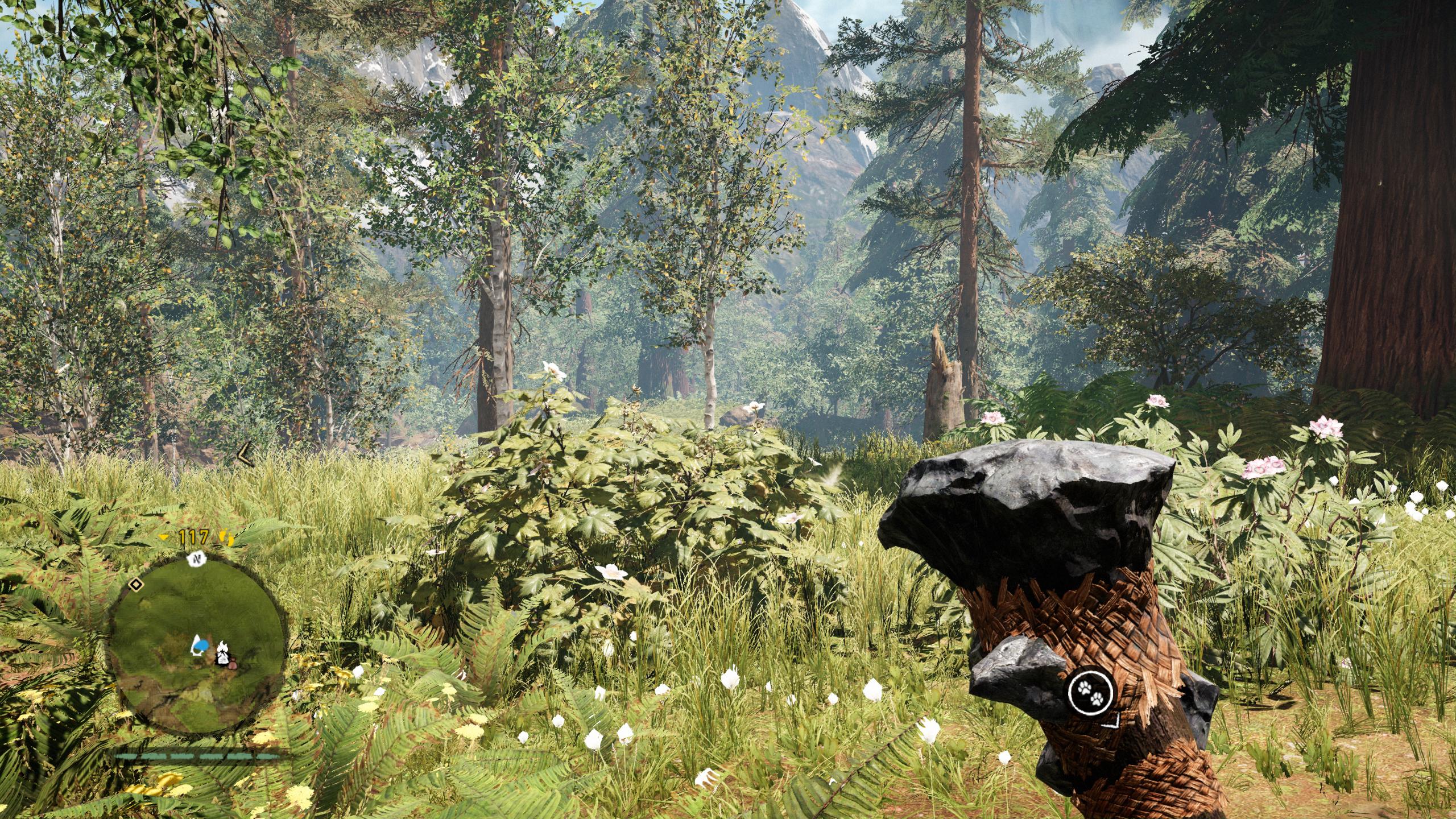Screen dimensions: 1456x819
Task: Select the blue owl marker on the minimap
Action: tap(201, 646)
